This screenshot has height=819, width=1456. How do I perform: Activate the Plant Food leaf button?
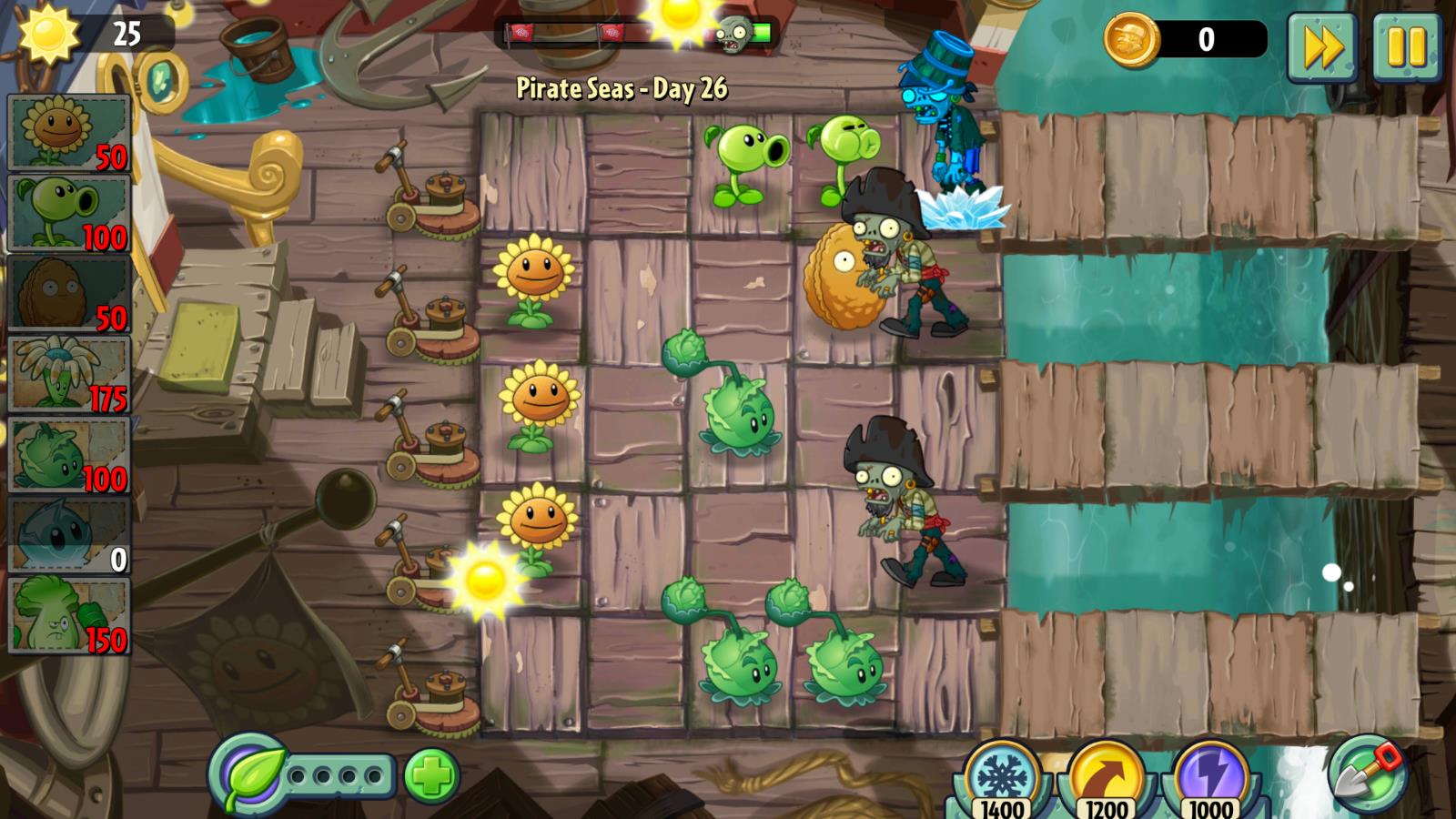248,774
